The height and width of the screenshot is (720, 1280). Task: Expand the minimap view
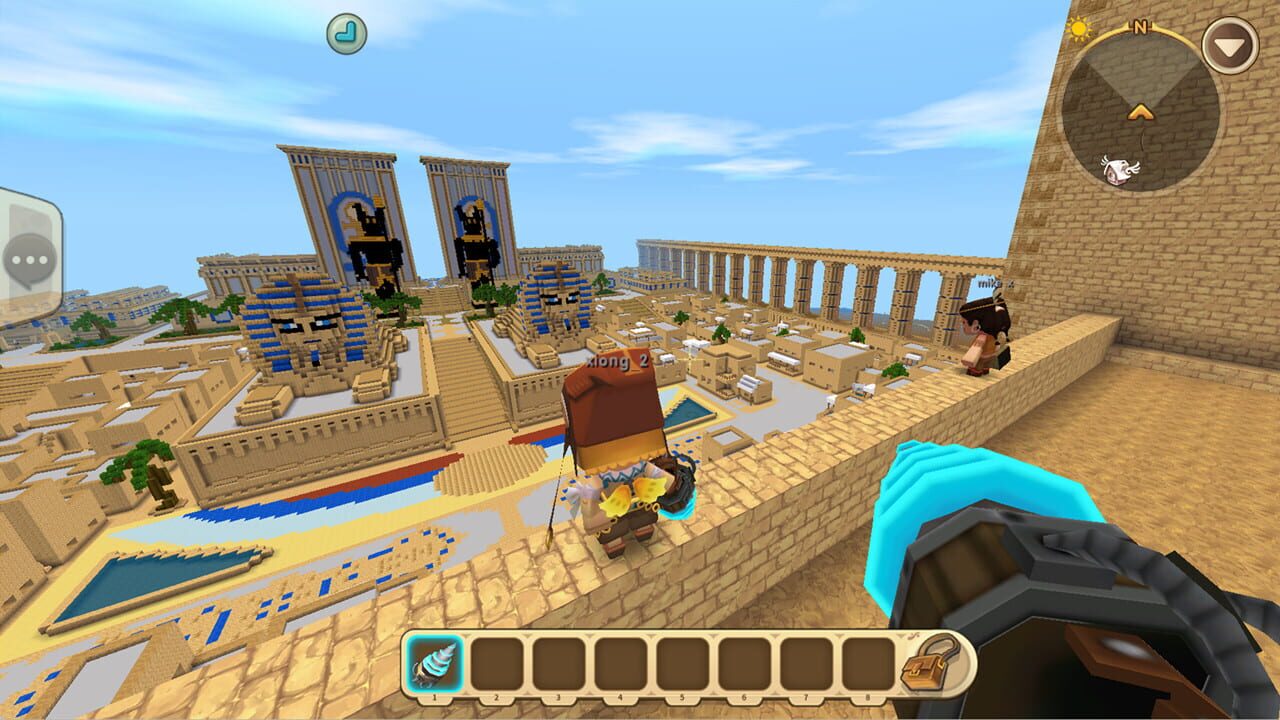pyautogui.click(x=1140, y=110)
